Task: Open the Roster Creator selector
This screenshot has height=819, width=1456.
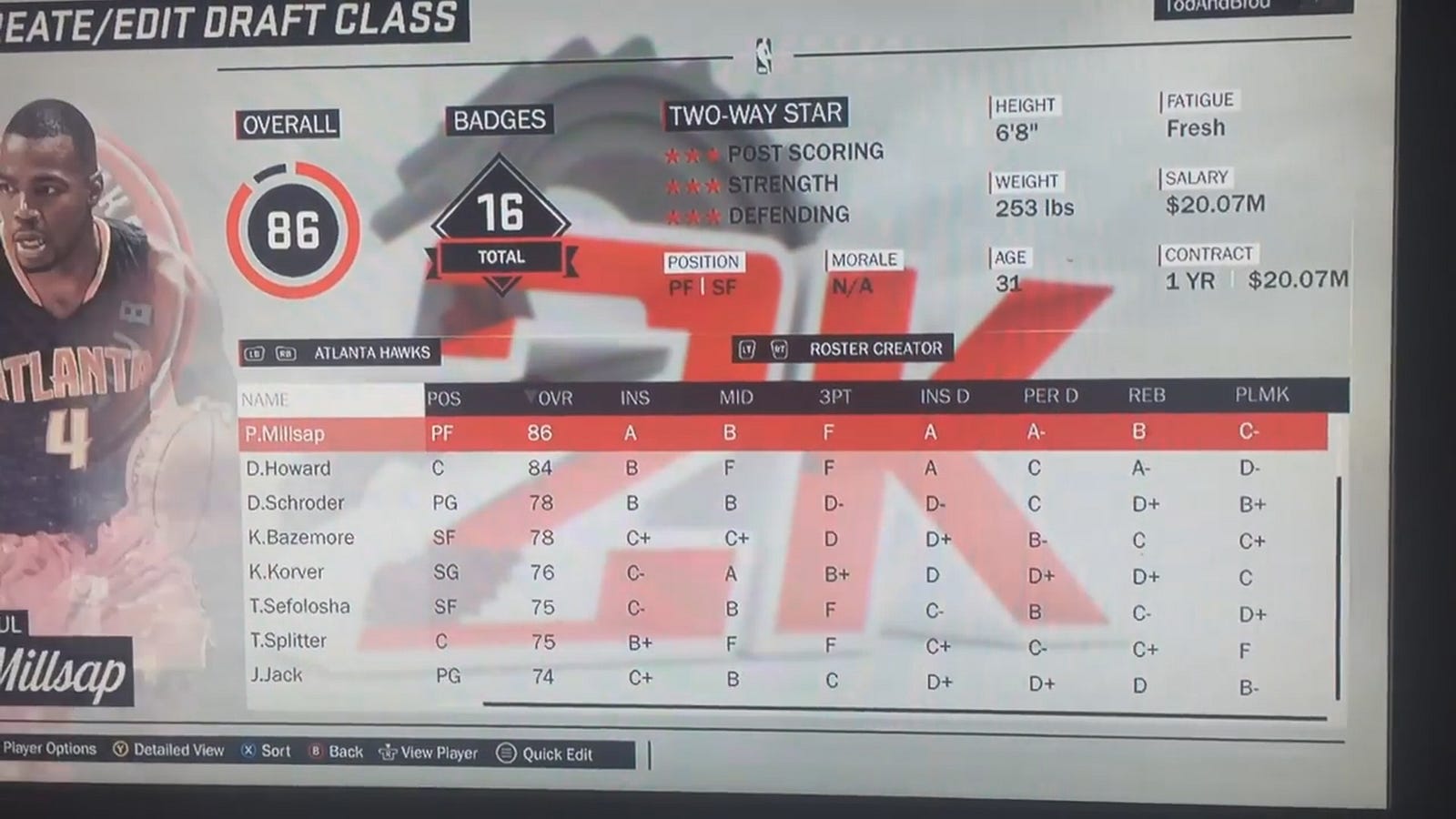Action: 842,349
